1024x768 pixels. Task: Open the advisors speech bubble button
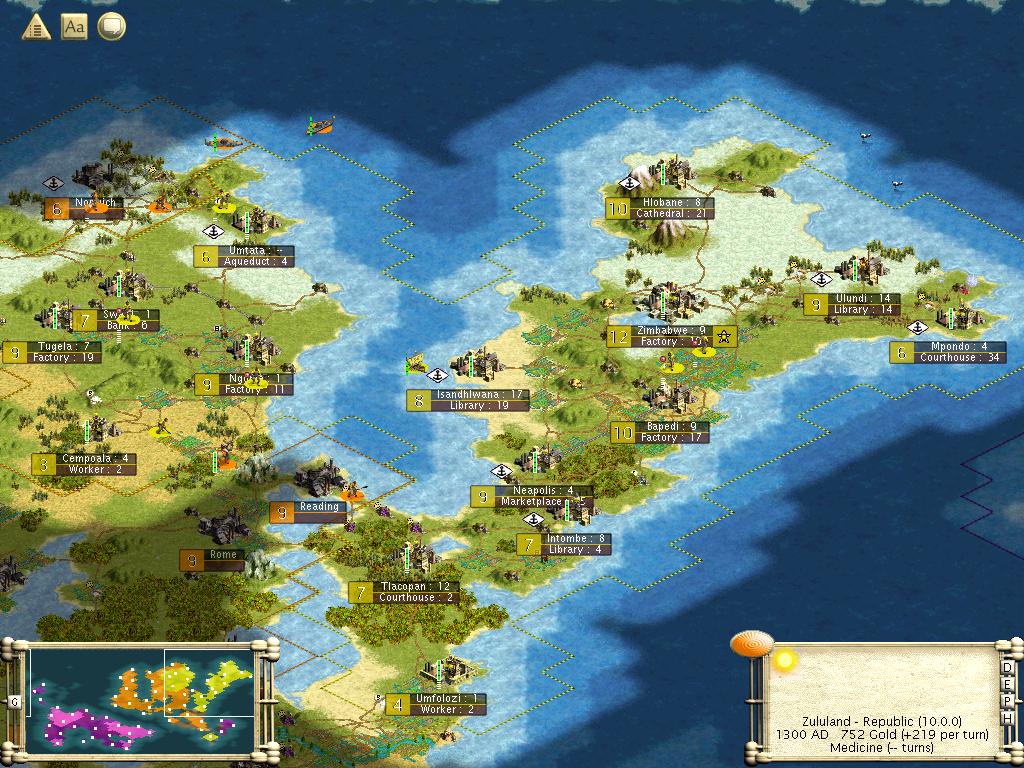(x=111, y=27)
